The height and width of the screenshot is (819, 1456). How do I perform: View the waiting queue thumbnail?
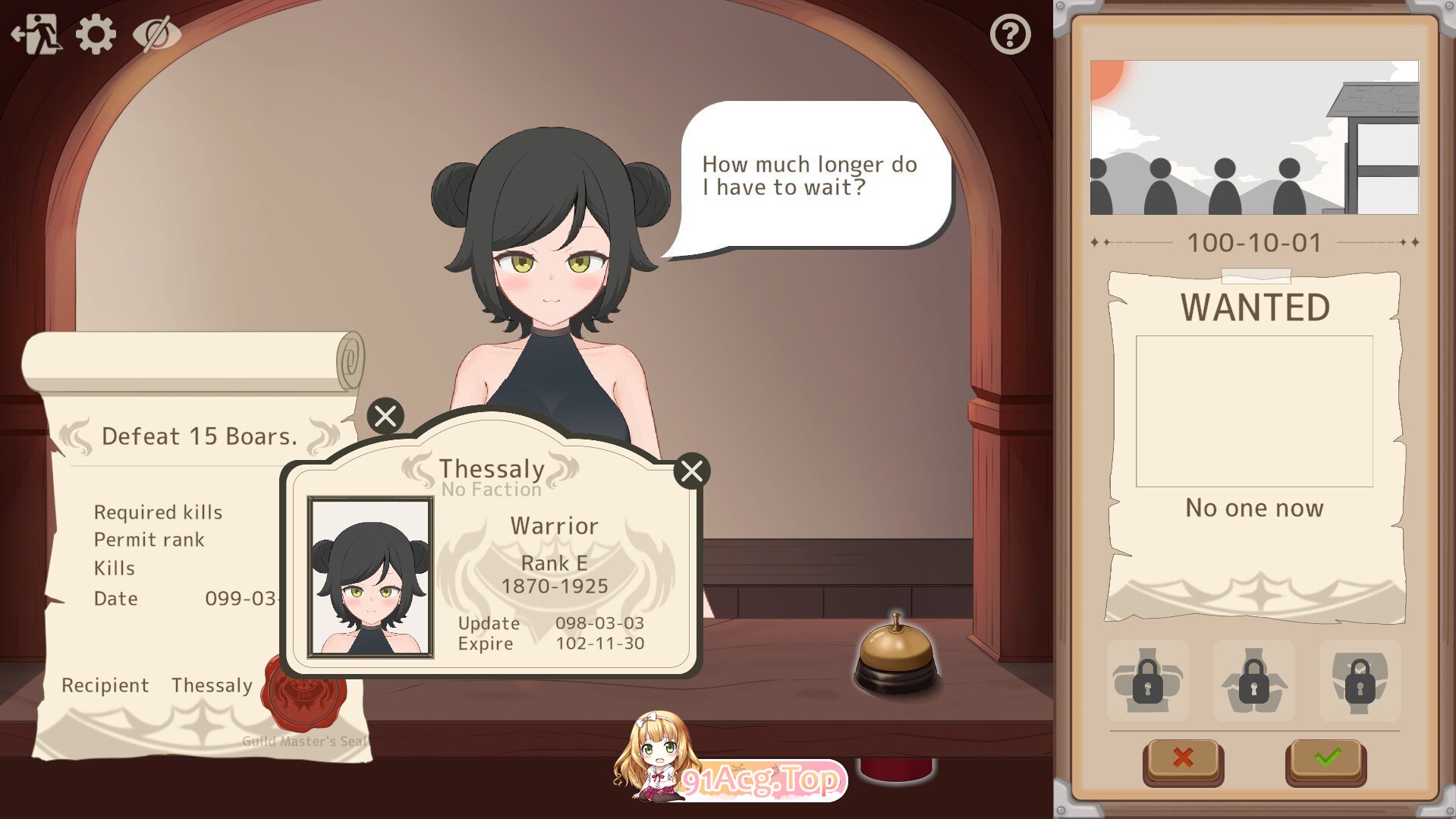(1254, 137)
